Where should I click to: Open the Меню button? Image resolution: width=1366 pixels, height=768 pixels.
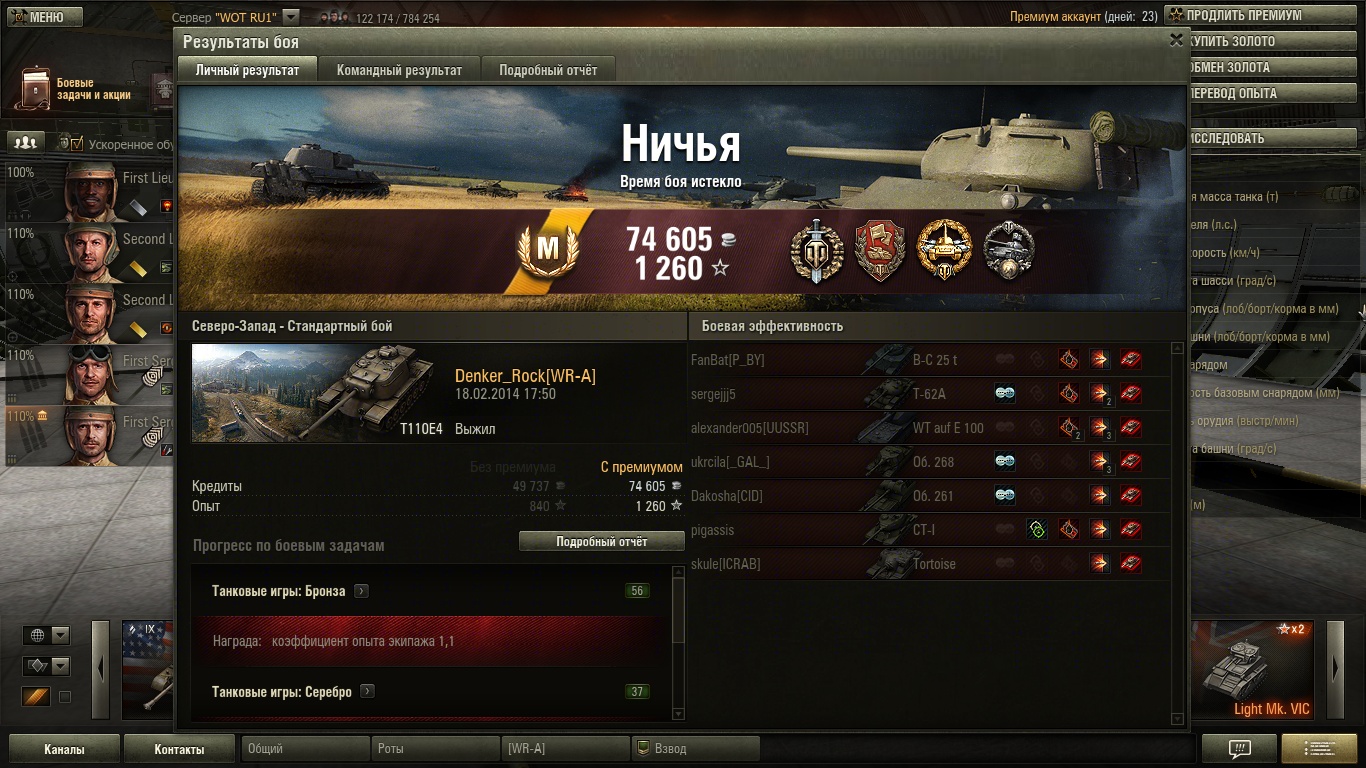42,17
